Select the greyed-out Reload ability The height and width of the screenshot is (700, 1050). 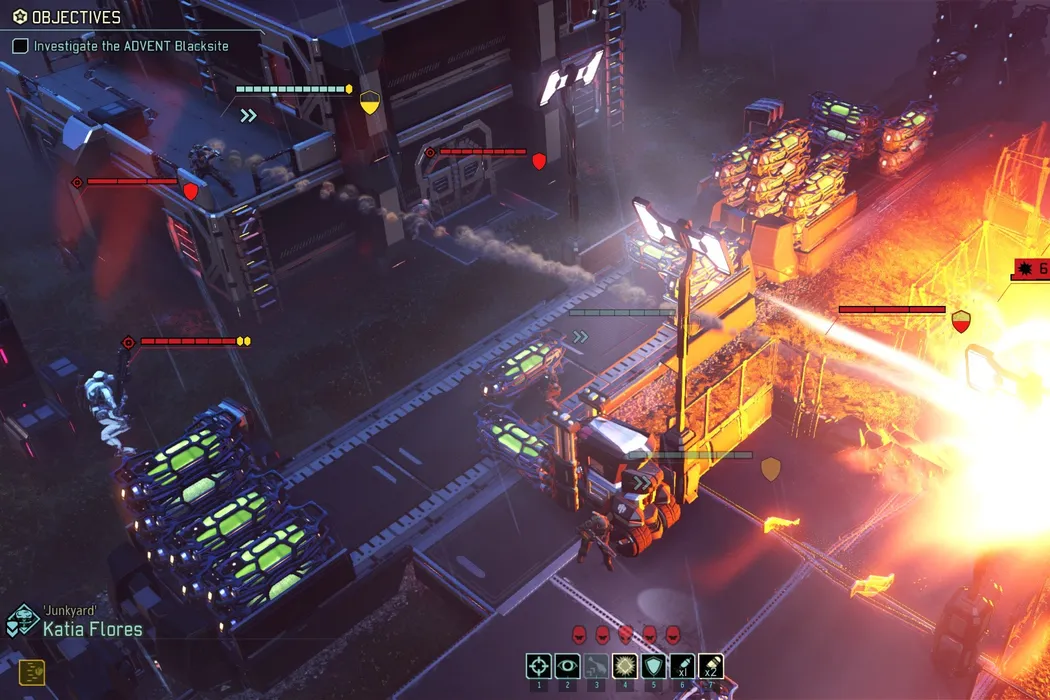coord(596,666)
